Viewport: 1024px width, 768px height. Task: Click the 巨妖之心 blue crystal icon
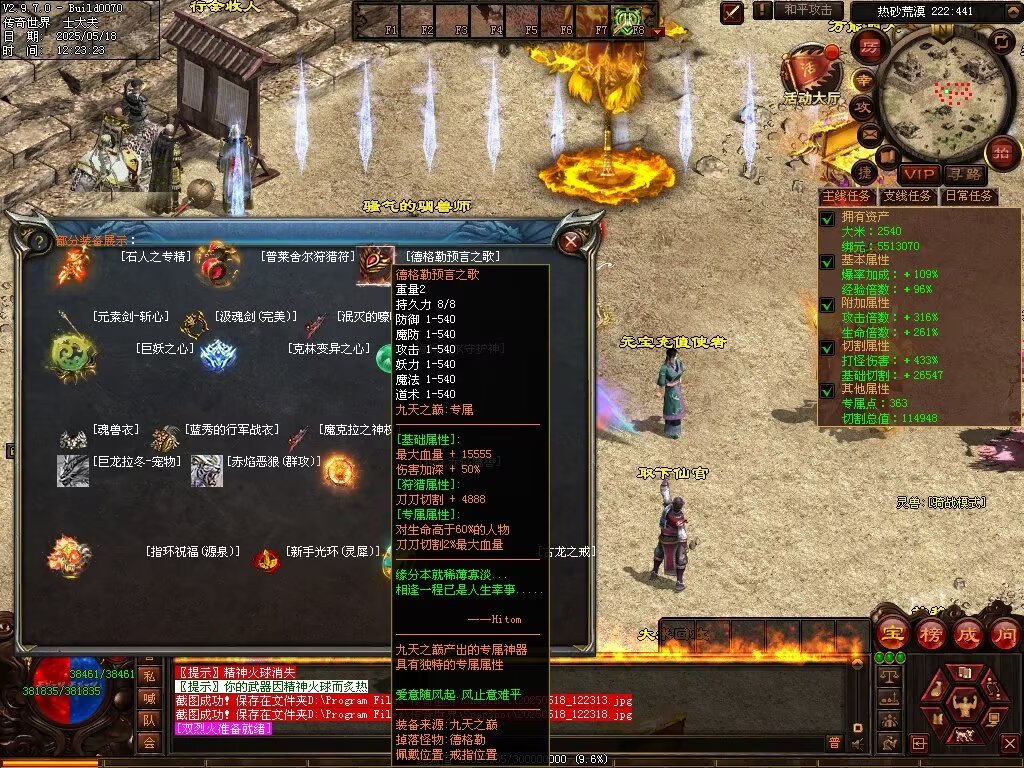click(x=217, y=356)
